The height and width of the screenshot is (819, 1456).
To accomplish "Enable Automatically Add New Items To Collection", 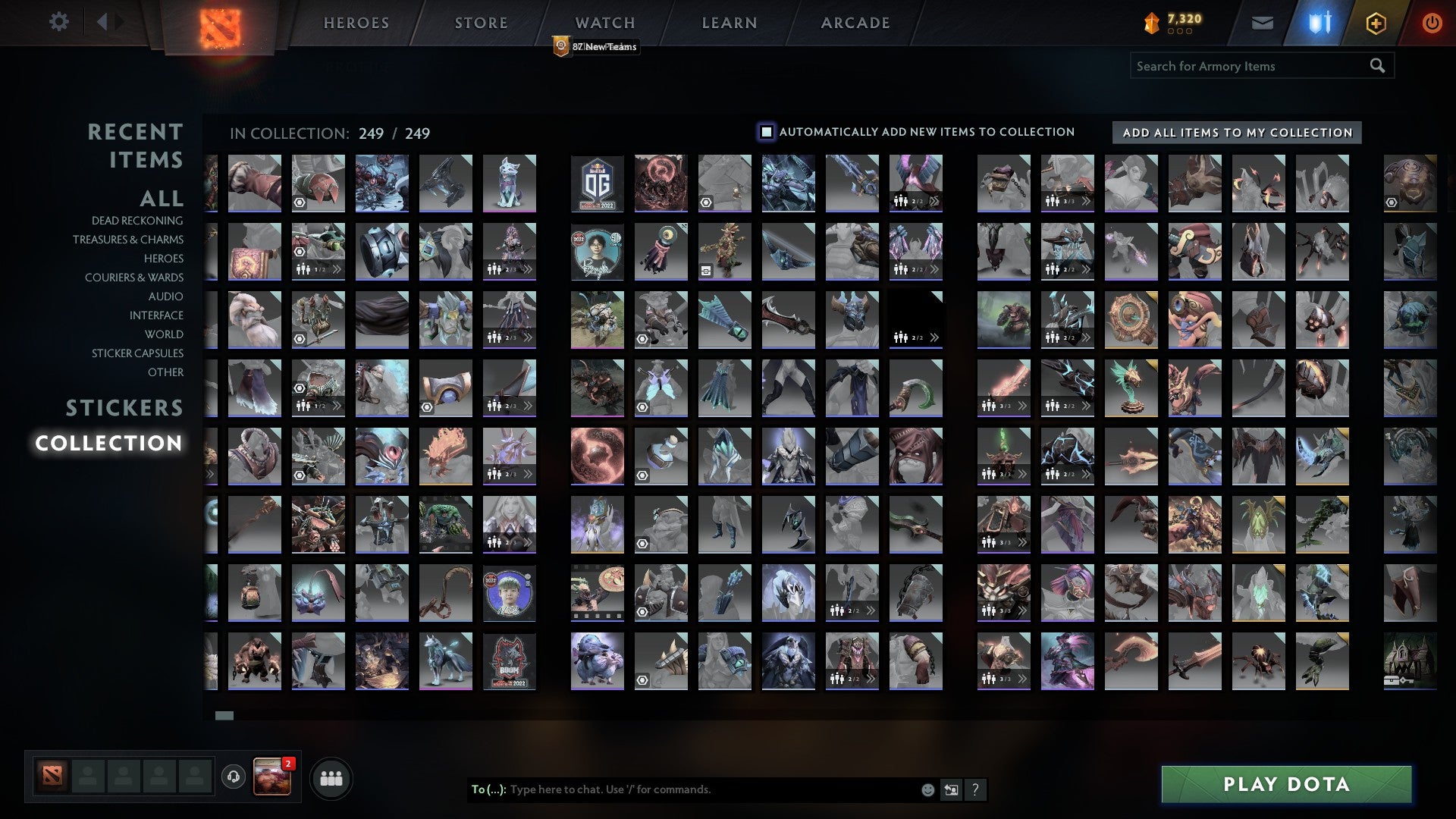I will (765, 131).
